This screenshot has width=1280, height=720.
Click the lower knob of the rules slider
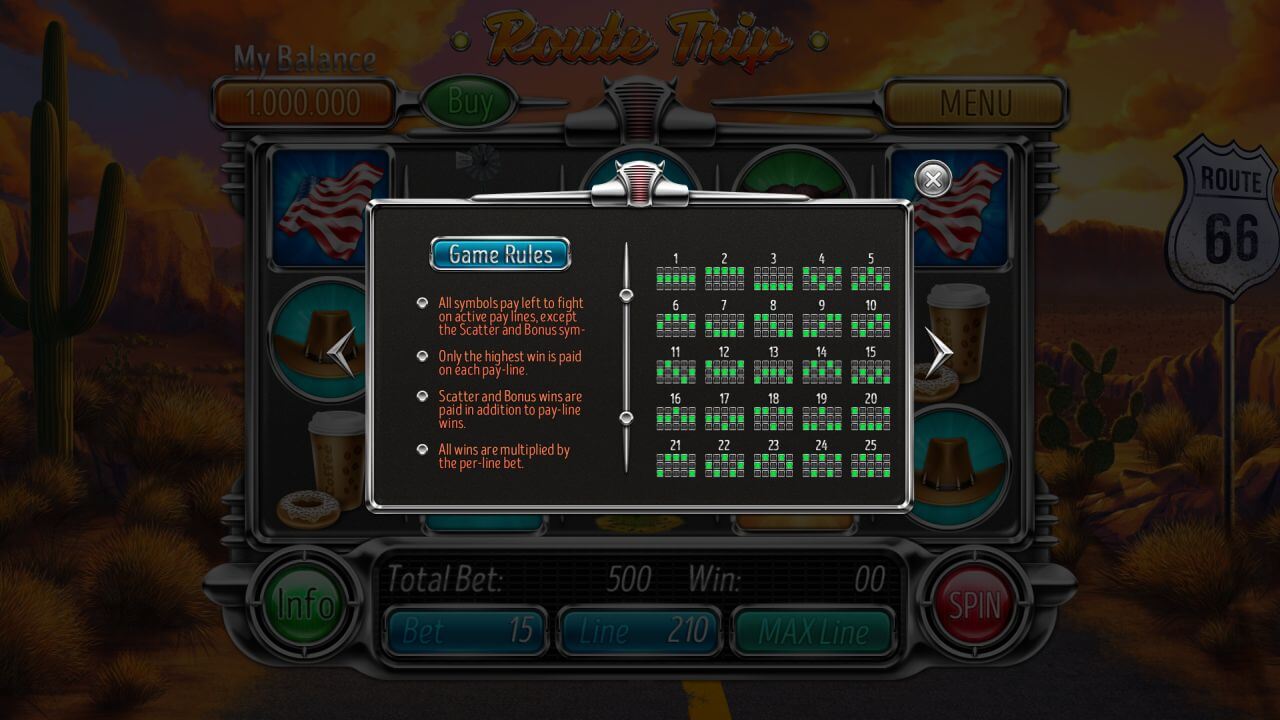coord(627,417)
